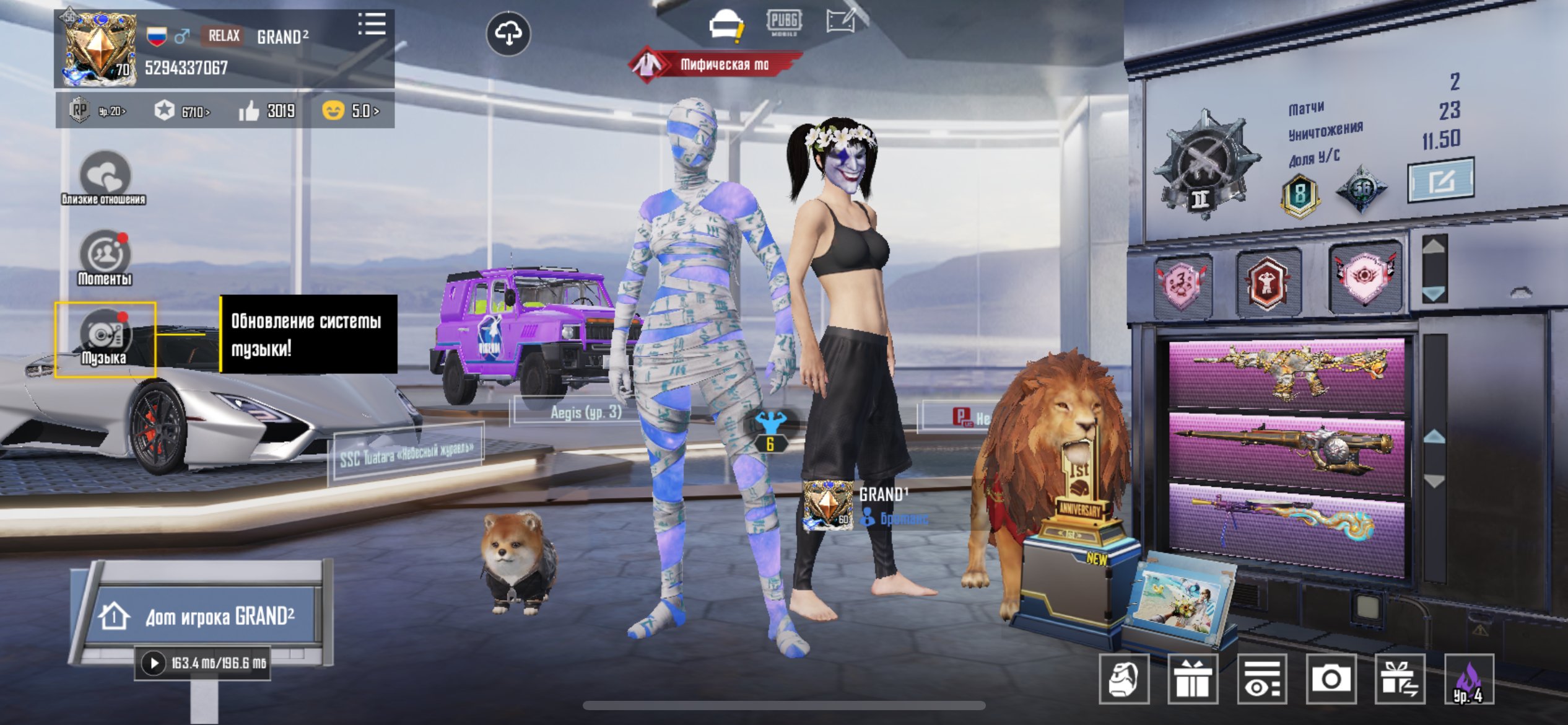The height and width of the screenshot is (725, 1568).
Task: Tap the cloud download icon
Action: [508, 33]
